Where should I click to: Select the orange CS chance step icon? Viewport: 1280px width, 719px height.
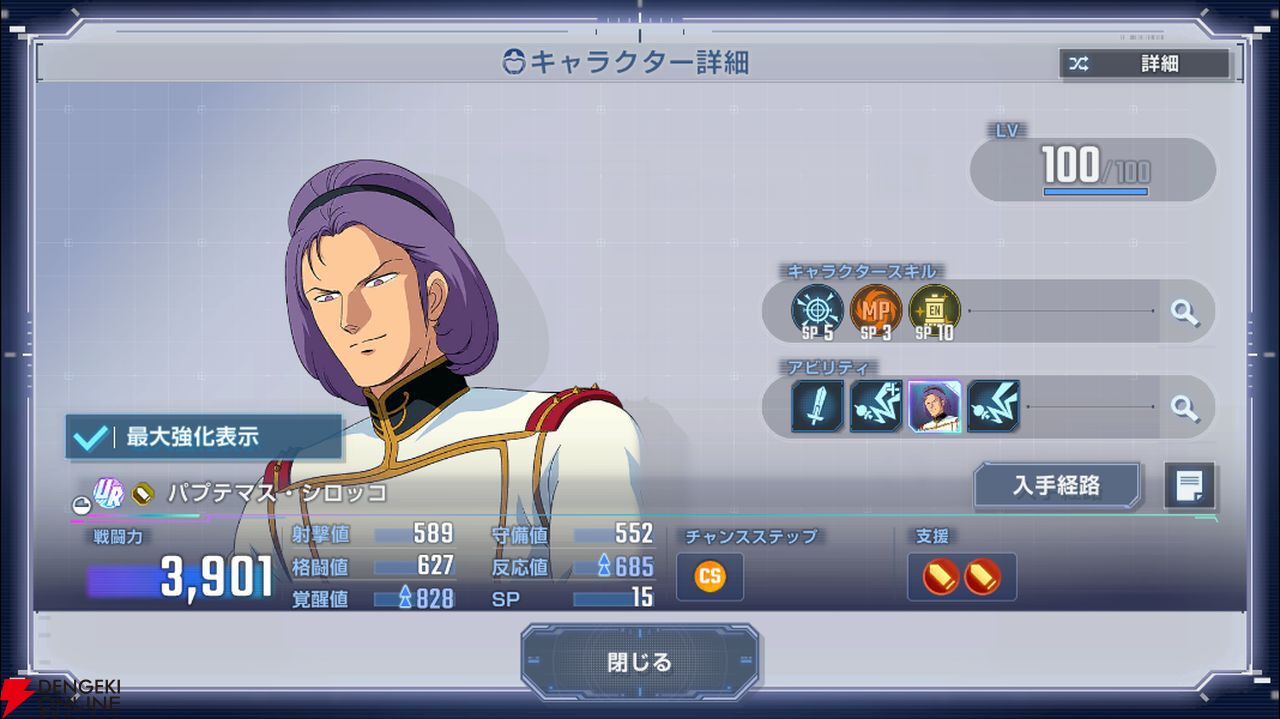click(710, 577)
